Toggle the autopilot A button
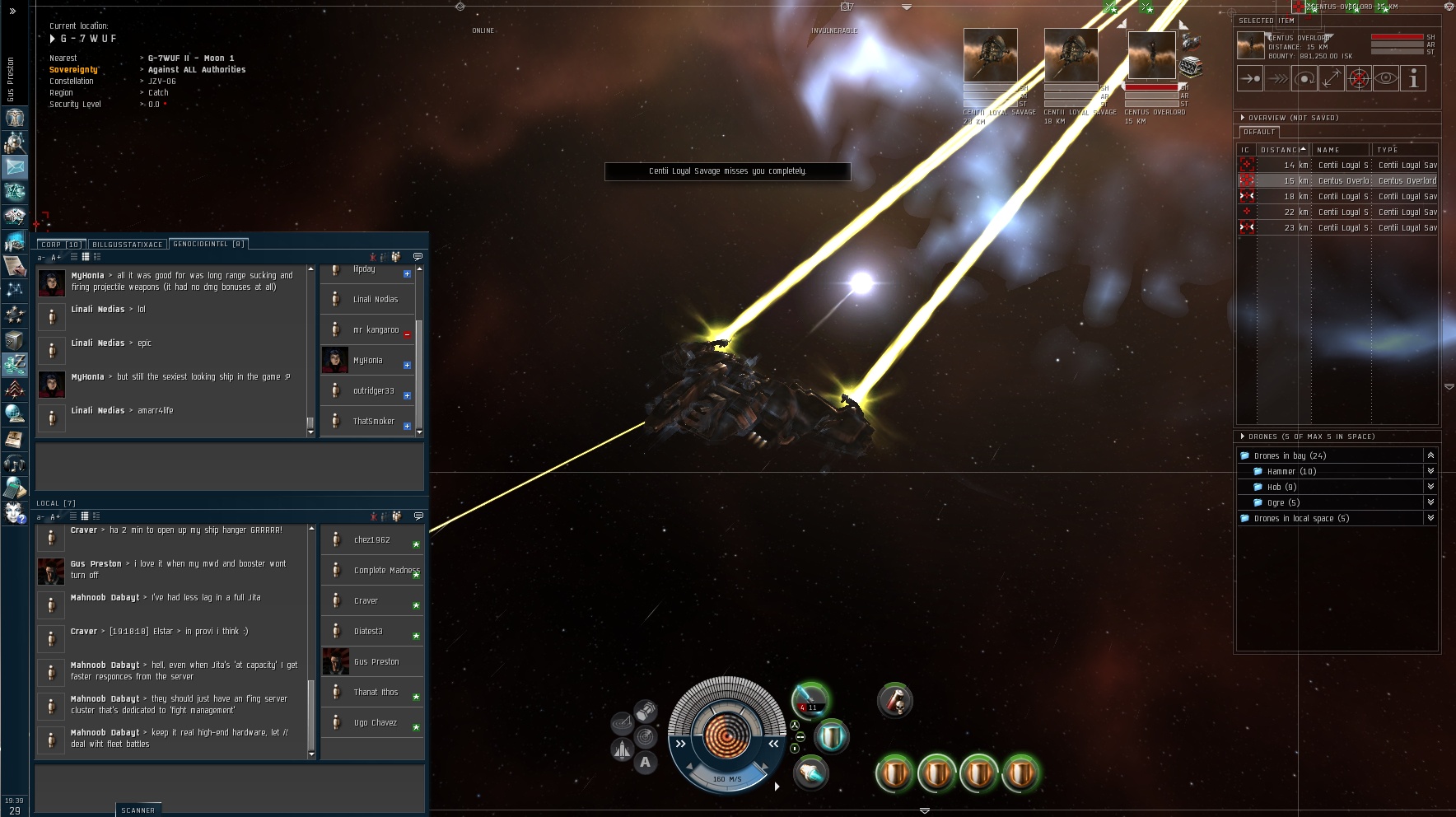Image resolution: width=1456 pixels, height=817 pixels. pyautogui.click(x=646, y=763)
